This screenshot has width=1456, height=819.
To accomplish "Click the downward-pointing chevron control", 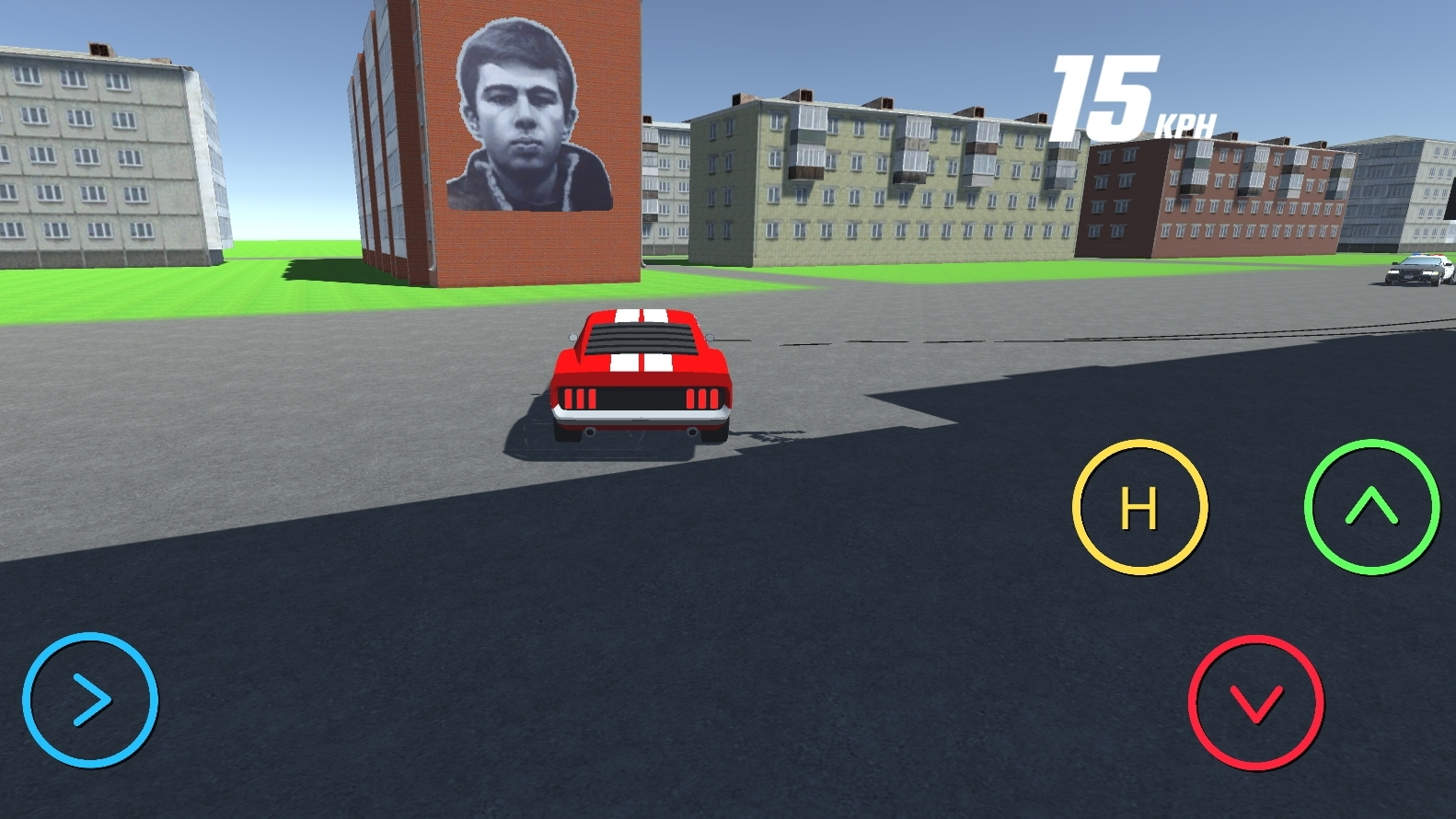I will click(1256, 701).
